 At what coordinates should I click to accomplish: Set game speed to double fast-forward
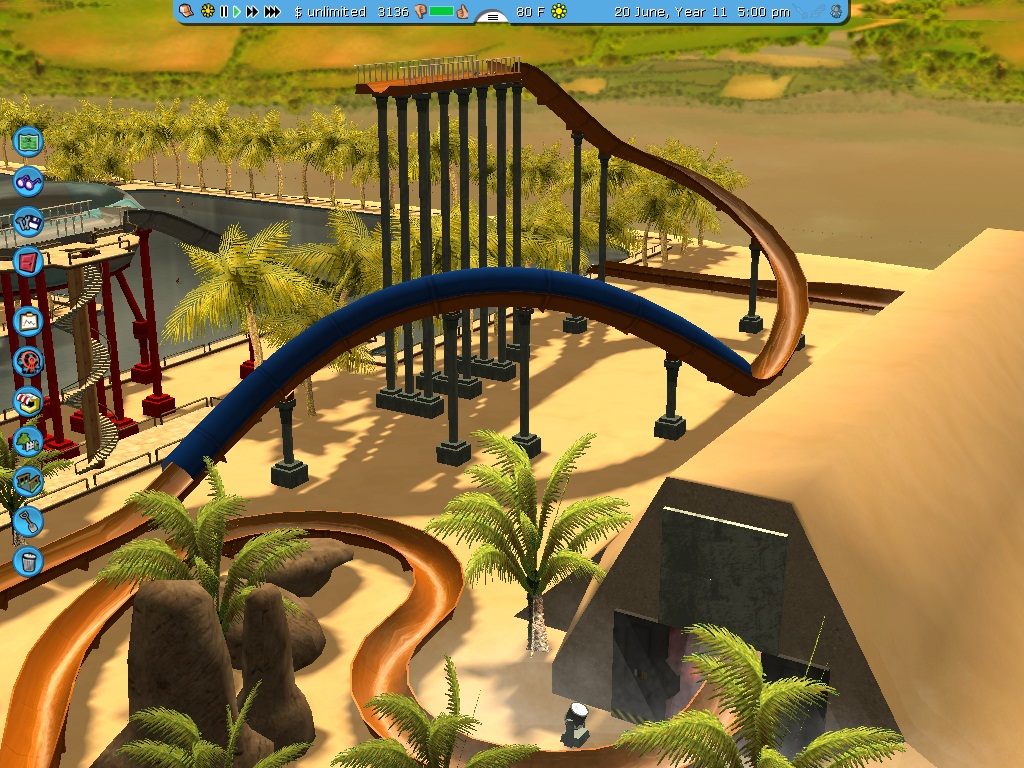click(x=252, y=12)
